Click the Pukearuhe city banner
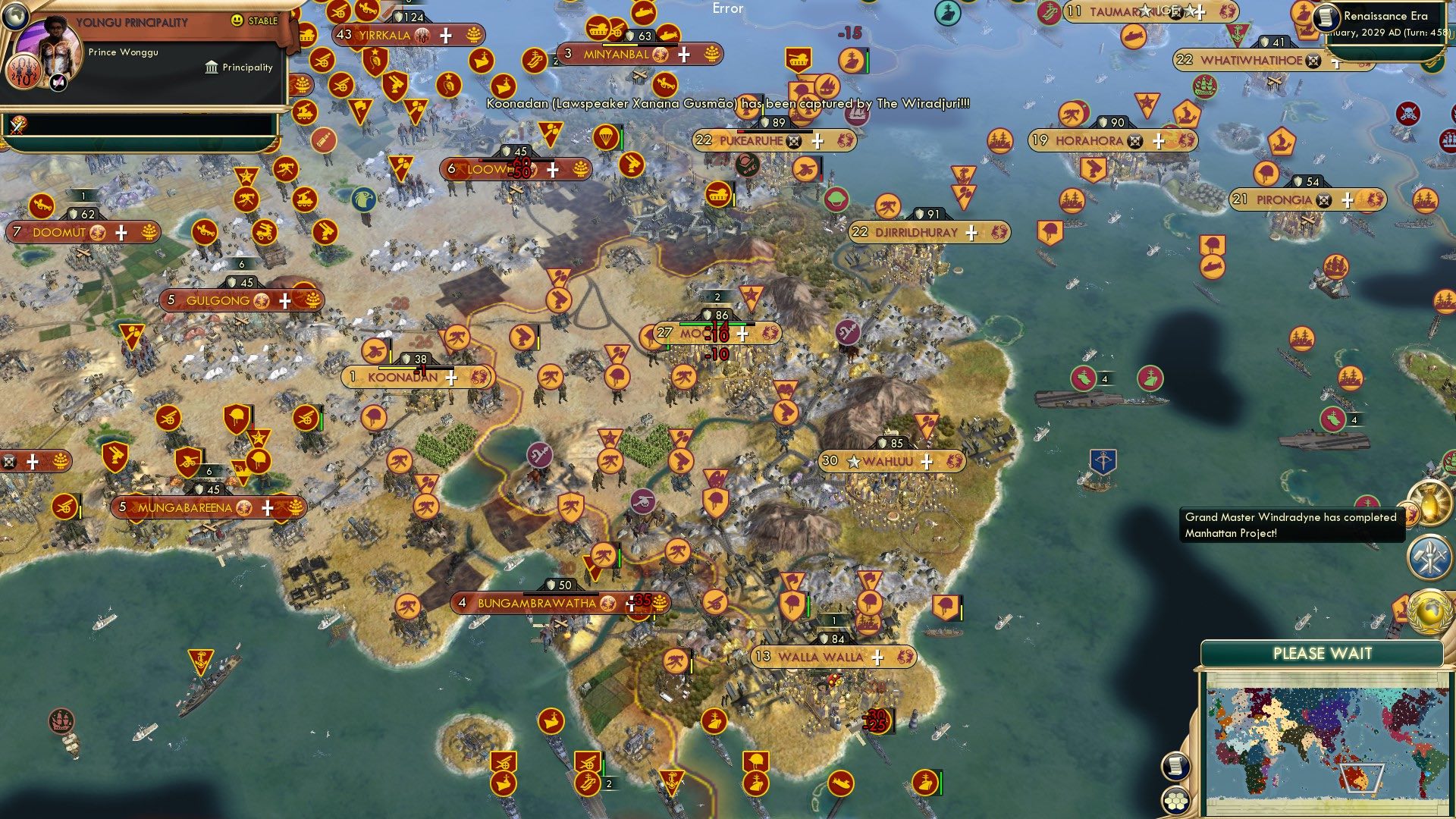The image size is (1456, 819). coord(758,140)
